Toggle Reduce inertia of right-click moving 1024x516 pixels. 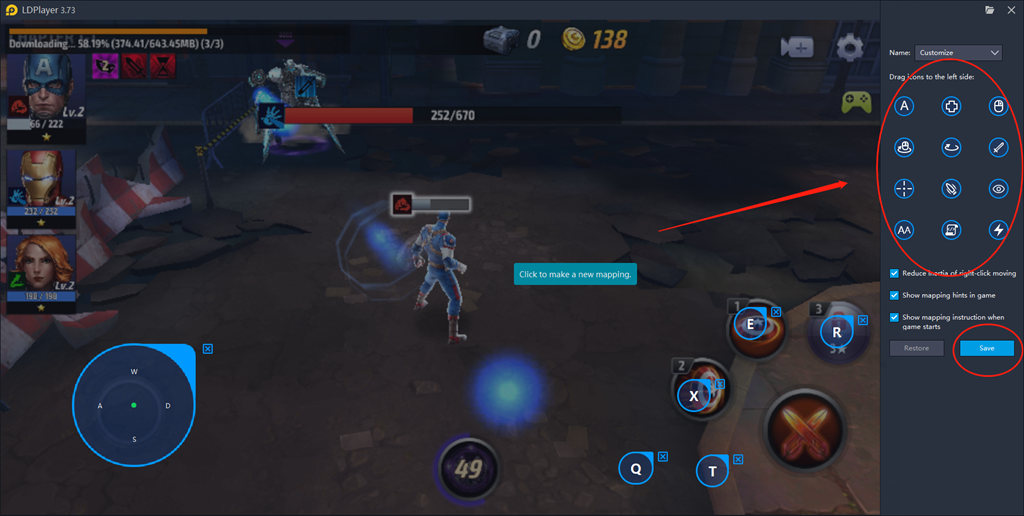(x=894, y=273)
